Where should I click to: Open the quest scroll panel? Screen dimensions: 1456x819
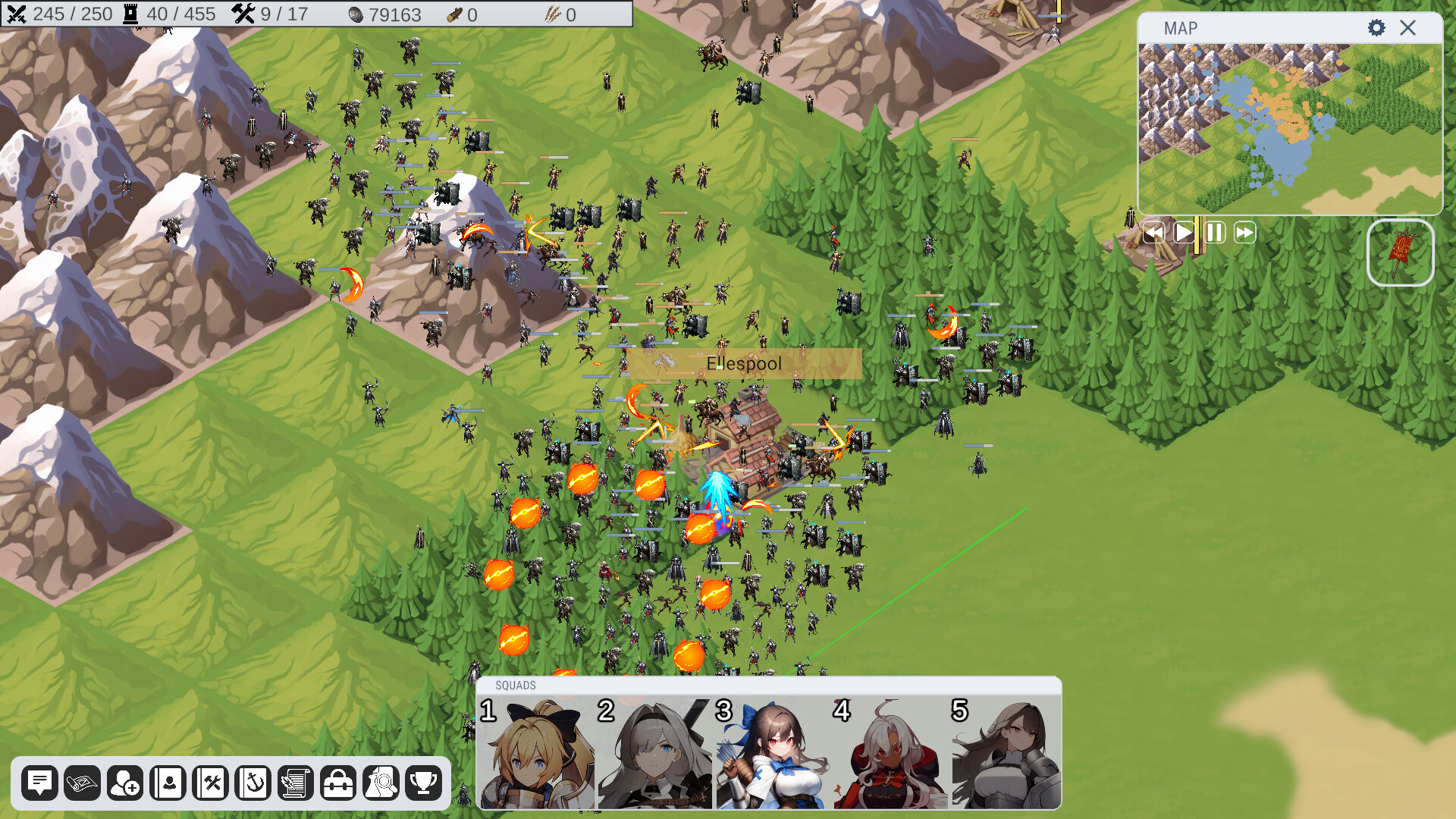pyautogui.click(x=296, y=783)
